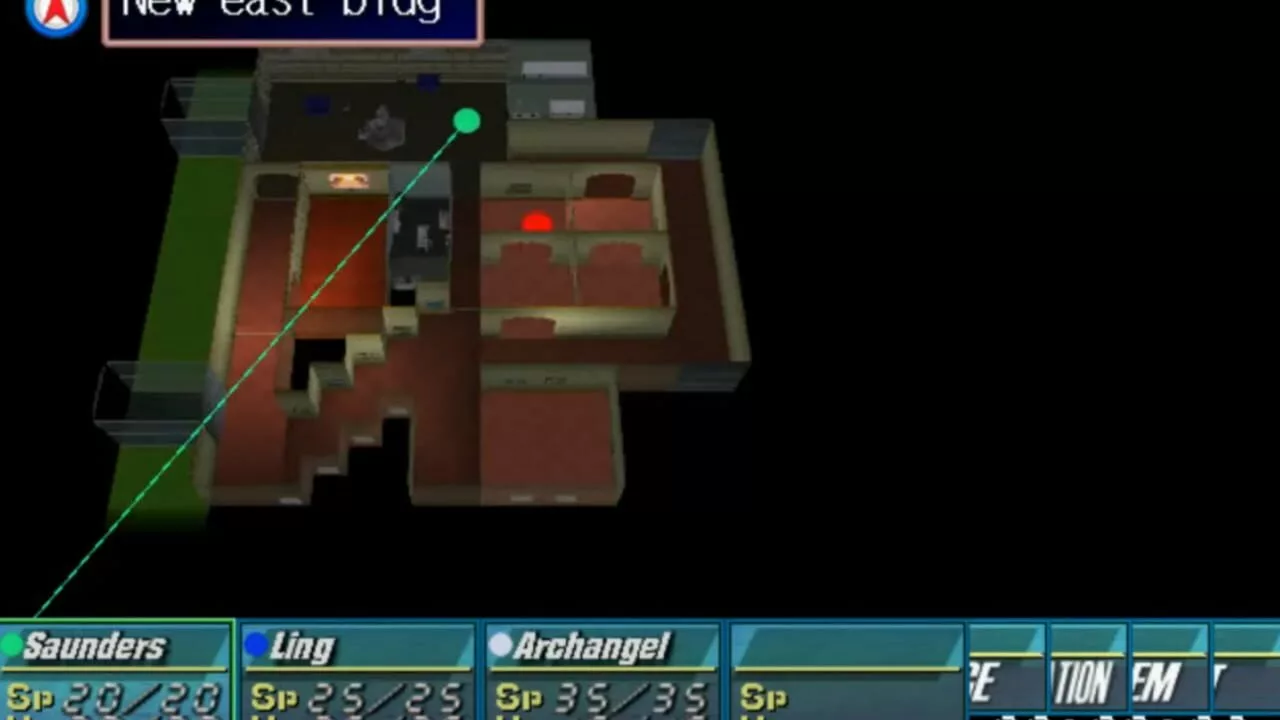Select Saunders' party status panel
The image size is (1280, 720).
[117, 670]
